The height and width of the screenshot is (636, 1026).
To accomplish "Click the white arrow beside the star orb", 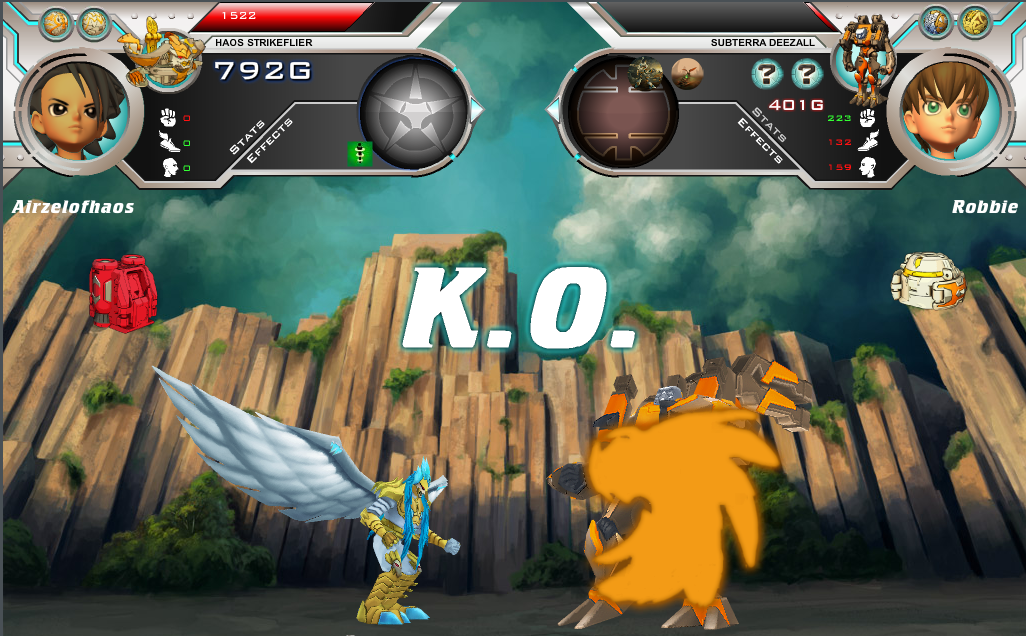I will click(477, 107).
